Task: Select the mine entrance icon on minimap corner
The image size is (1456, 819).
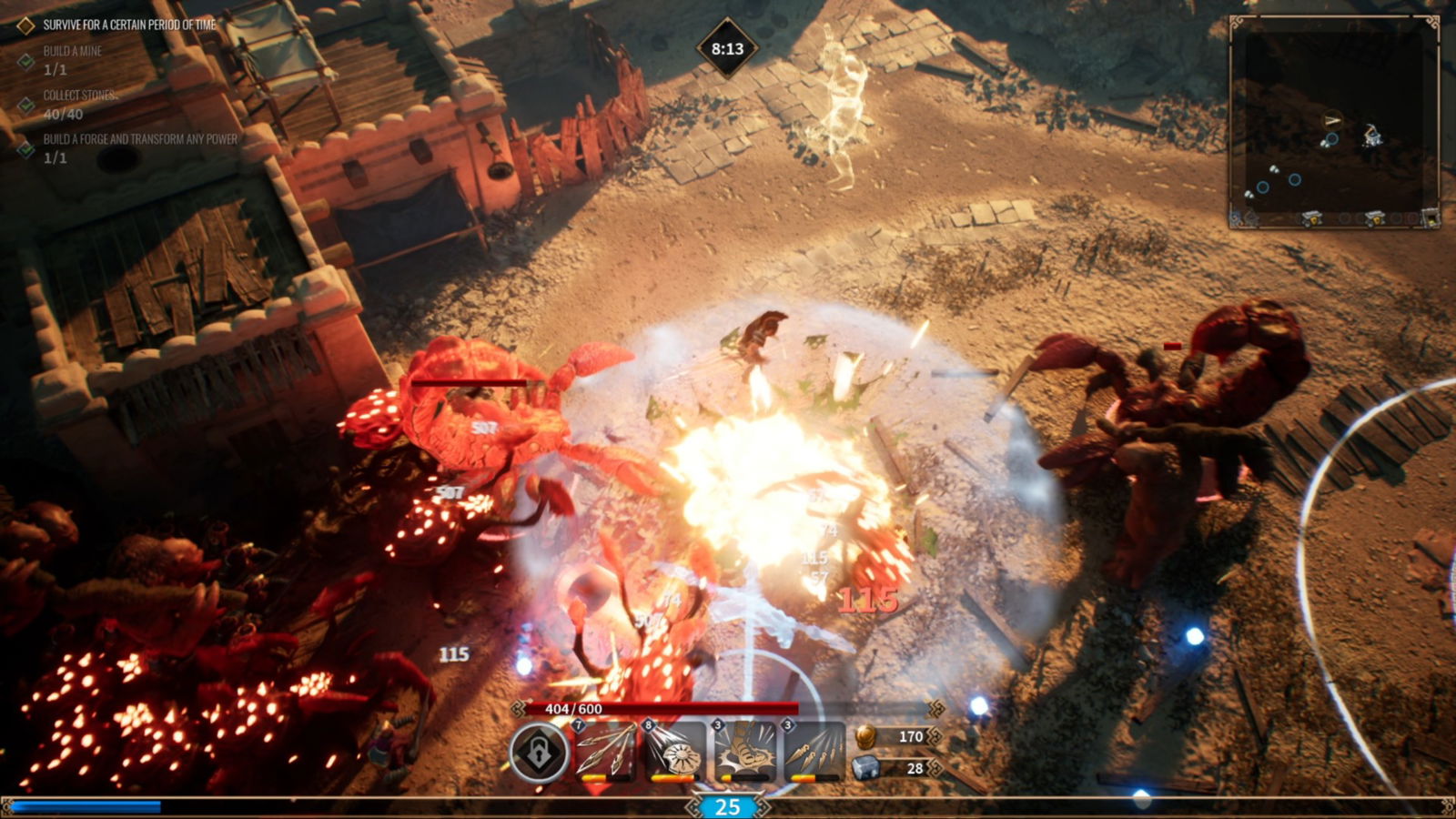Action: pos(1430,218)
